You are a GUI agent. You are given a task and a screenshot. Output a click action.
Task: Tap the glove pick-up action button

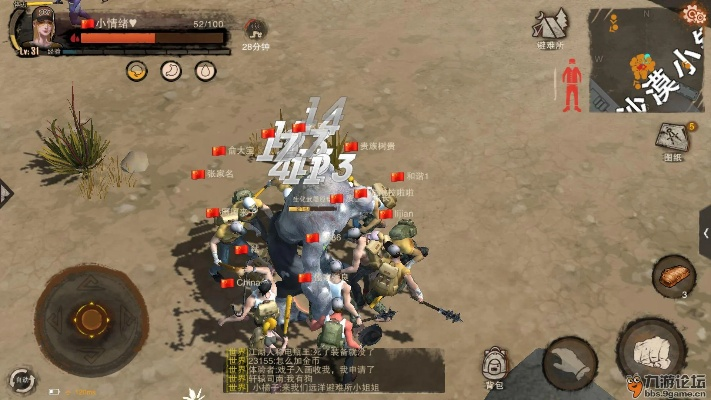571,364
